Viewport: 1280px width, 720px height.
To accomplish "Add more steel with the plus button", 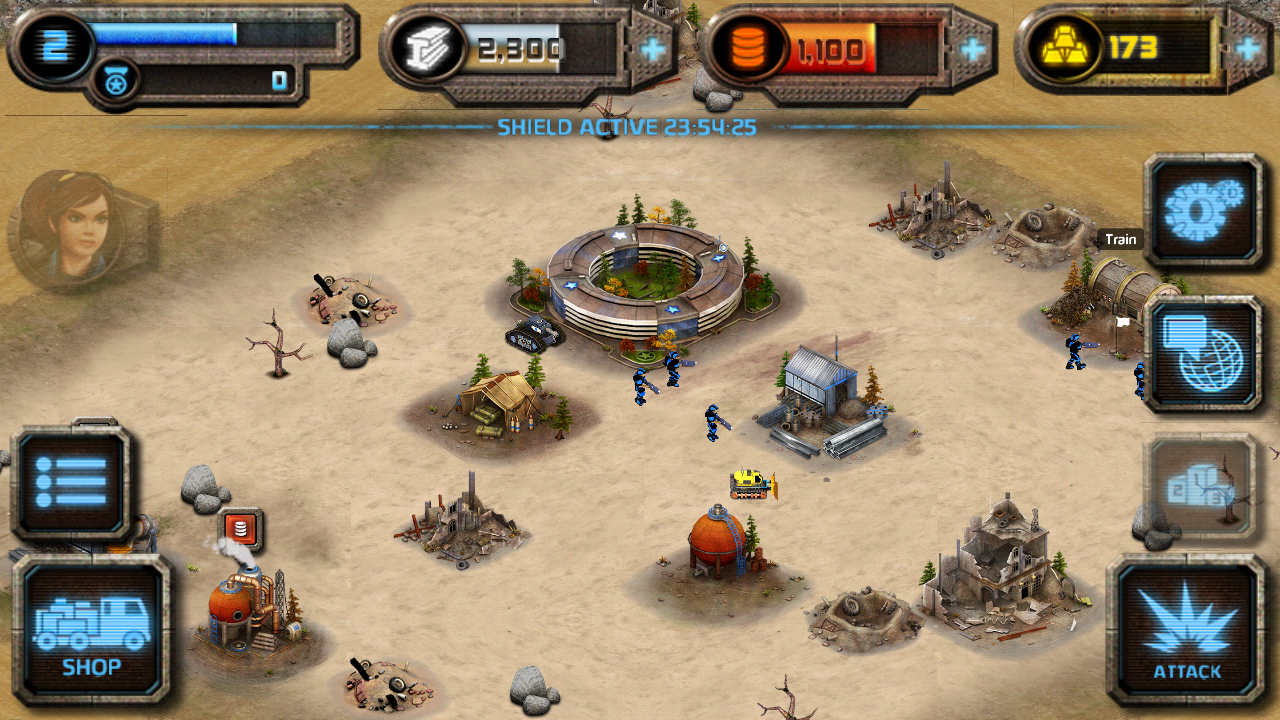I will 654,48.
